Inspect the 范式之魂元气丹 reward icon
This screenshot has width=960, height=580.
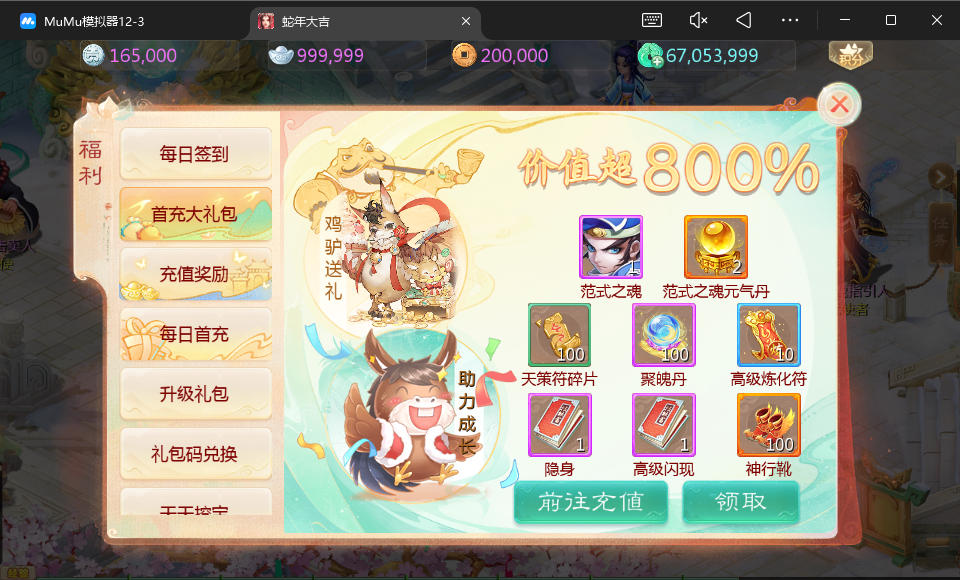coord(715,246)
